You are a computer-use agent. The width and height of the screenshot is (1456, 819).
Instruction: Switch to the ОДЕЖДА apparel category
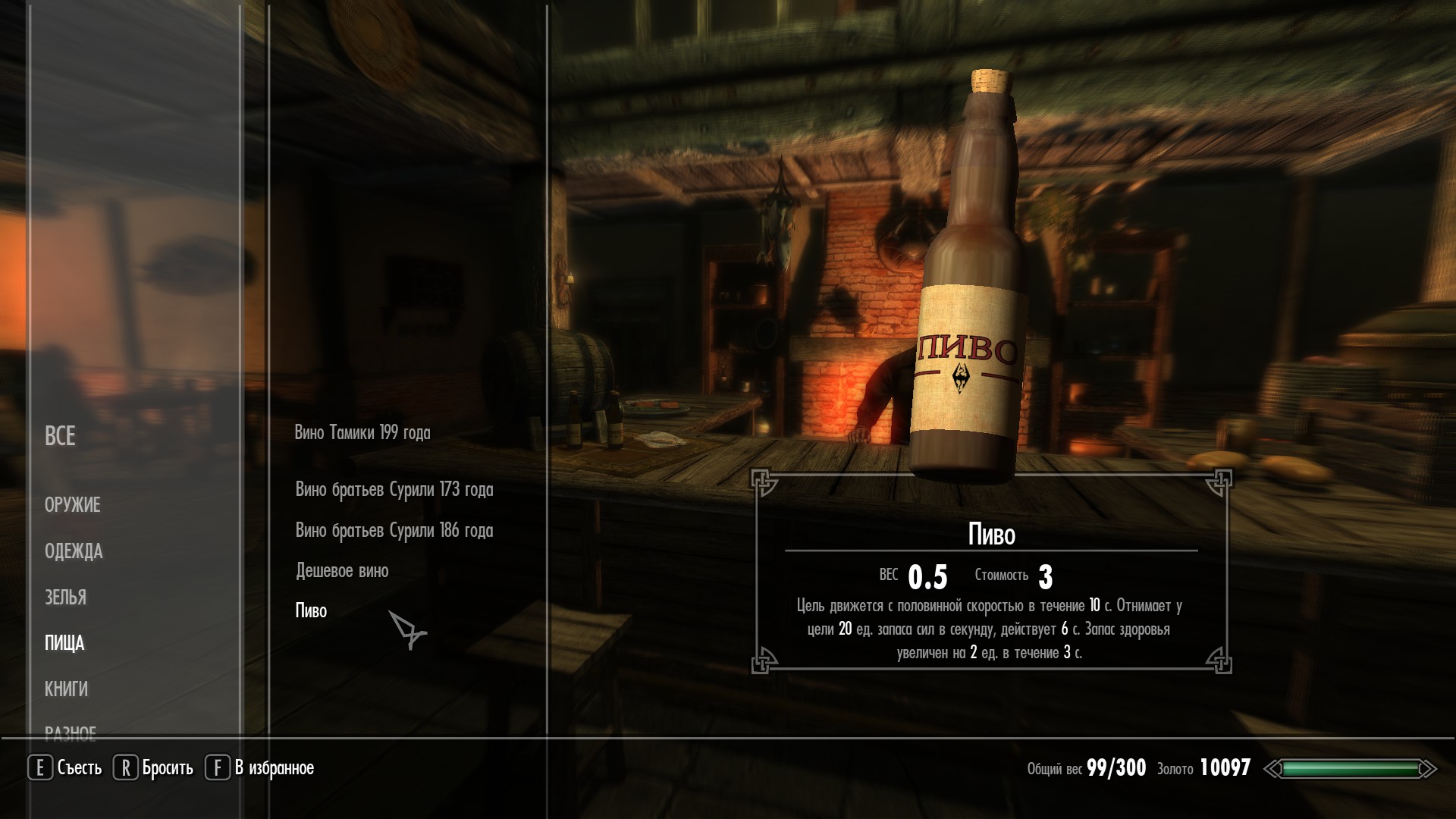74,551
